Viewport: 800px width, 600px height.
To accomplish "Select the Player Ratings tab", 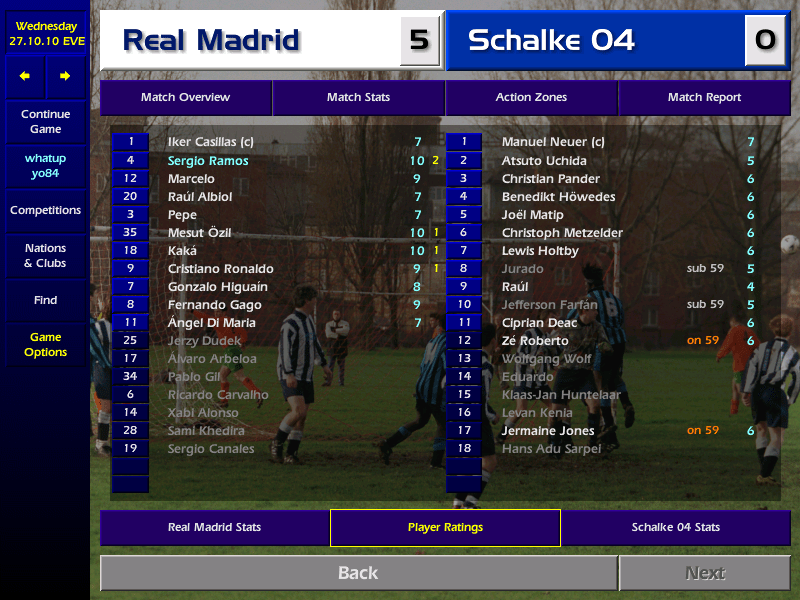I will [445, 527].
